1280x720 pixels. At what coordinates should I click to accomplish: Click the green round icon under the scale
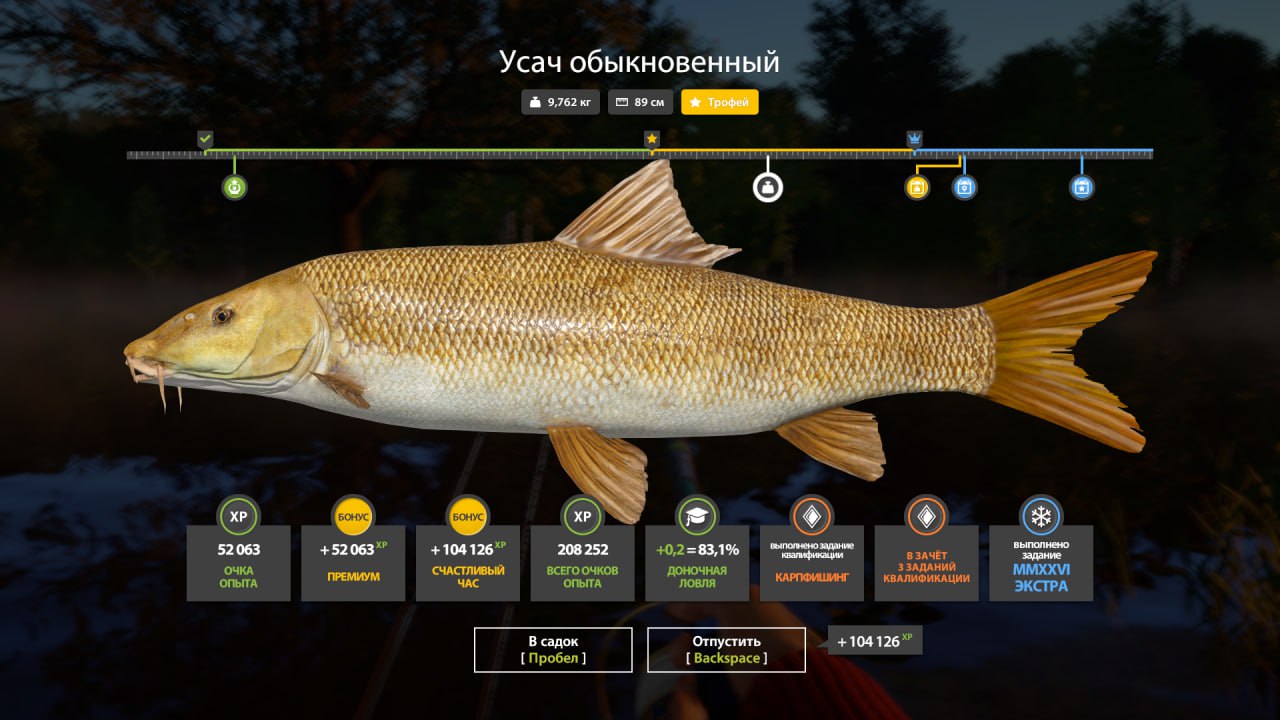(234, 187)
